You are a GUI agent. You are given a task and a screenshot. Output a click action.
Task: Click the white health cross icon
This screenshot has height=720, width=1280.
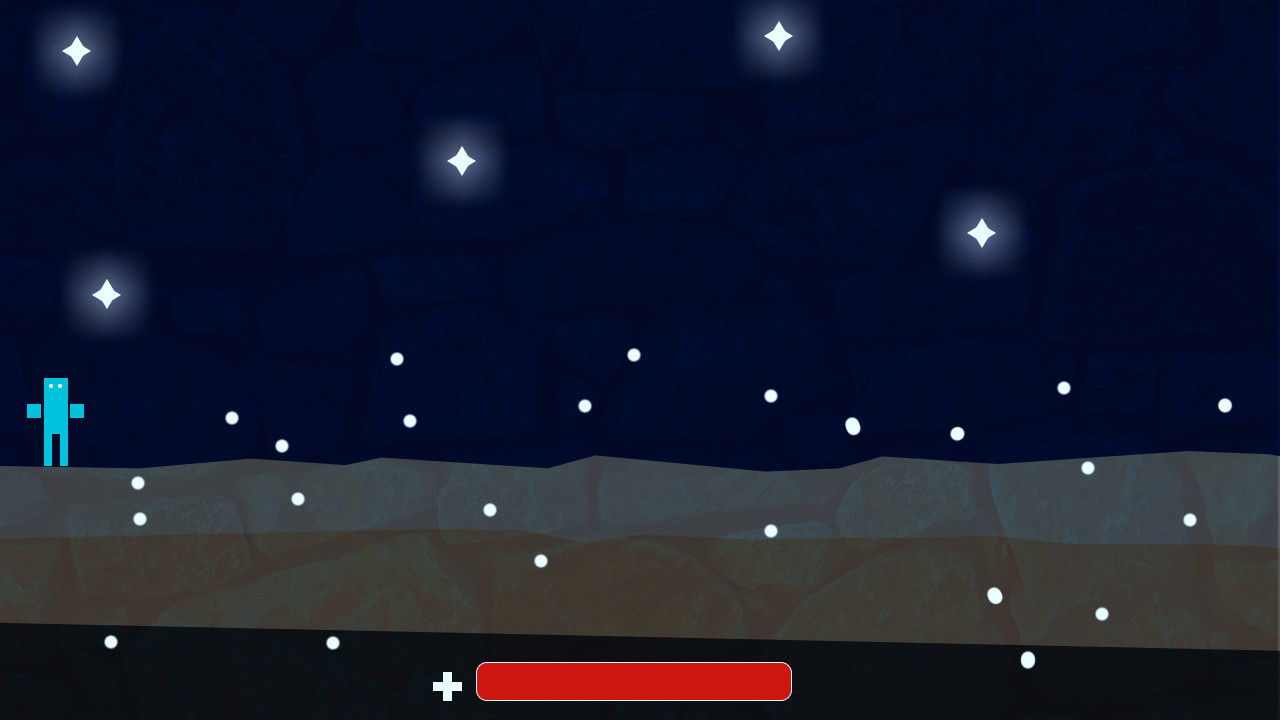[x=447, y=686]
